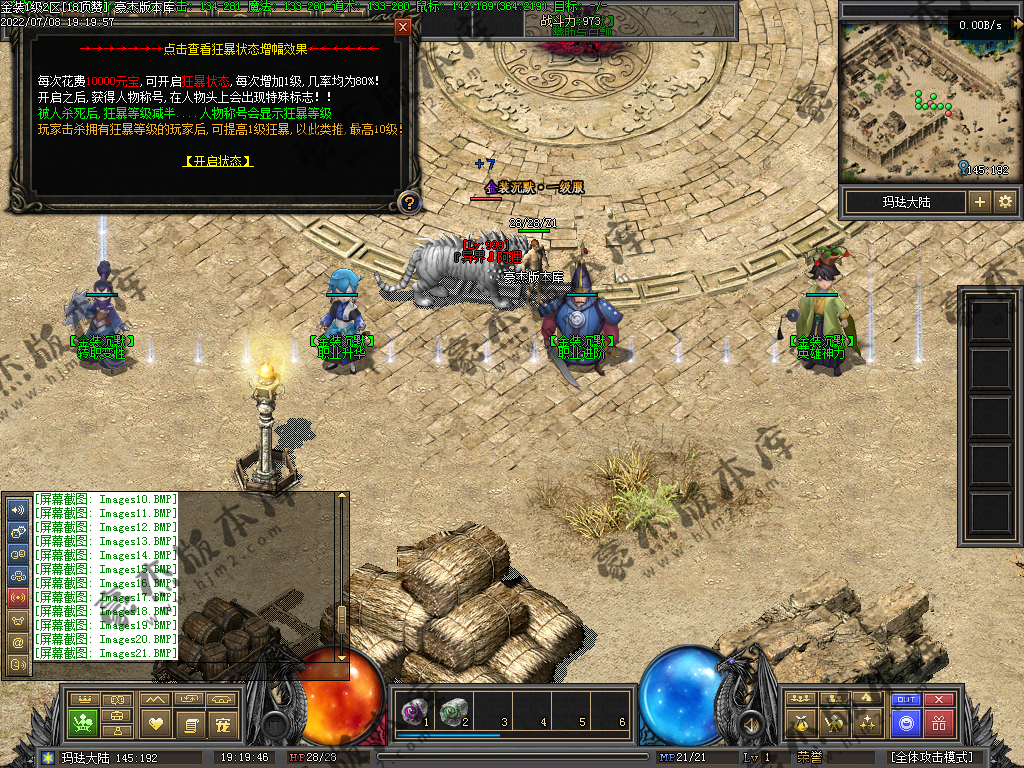Close the berserk status dialog

(x=403, y=27)
